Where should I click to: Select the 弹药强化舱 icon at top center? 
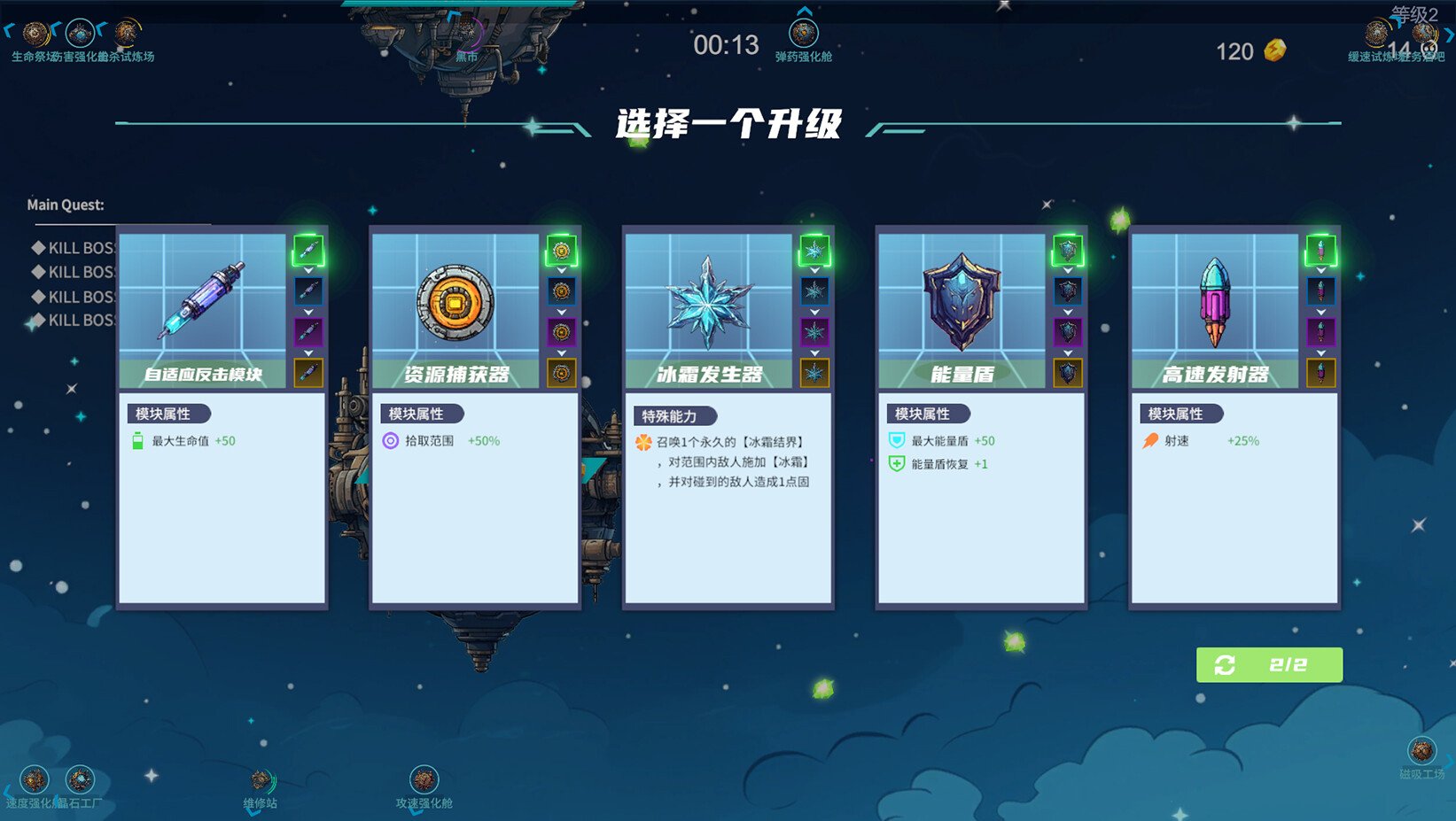(x=804, y=31)
